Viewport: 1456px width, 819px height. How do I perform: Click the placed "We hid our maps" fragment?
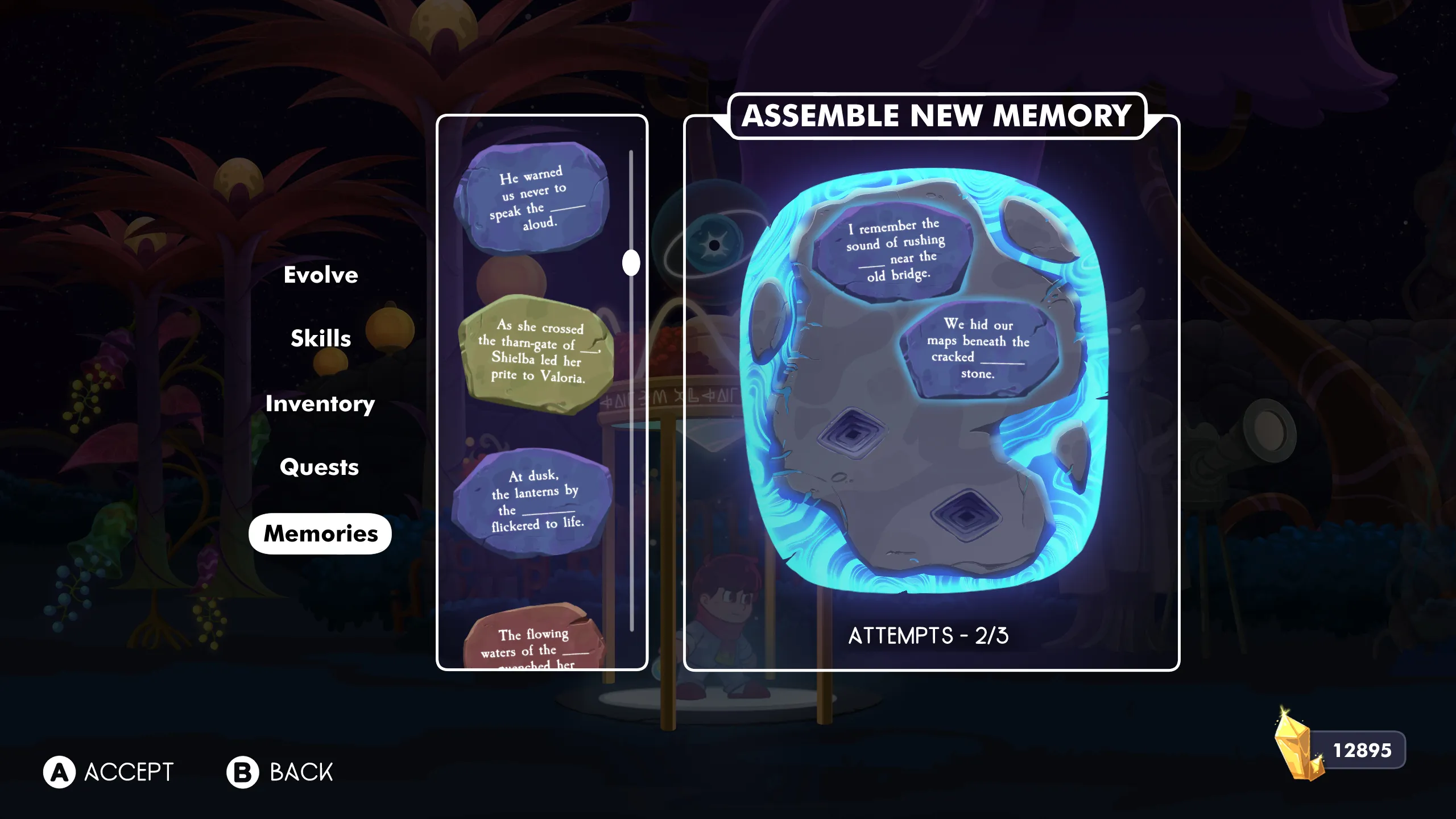978,348
